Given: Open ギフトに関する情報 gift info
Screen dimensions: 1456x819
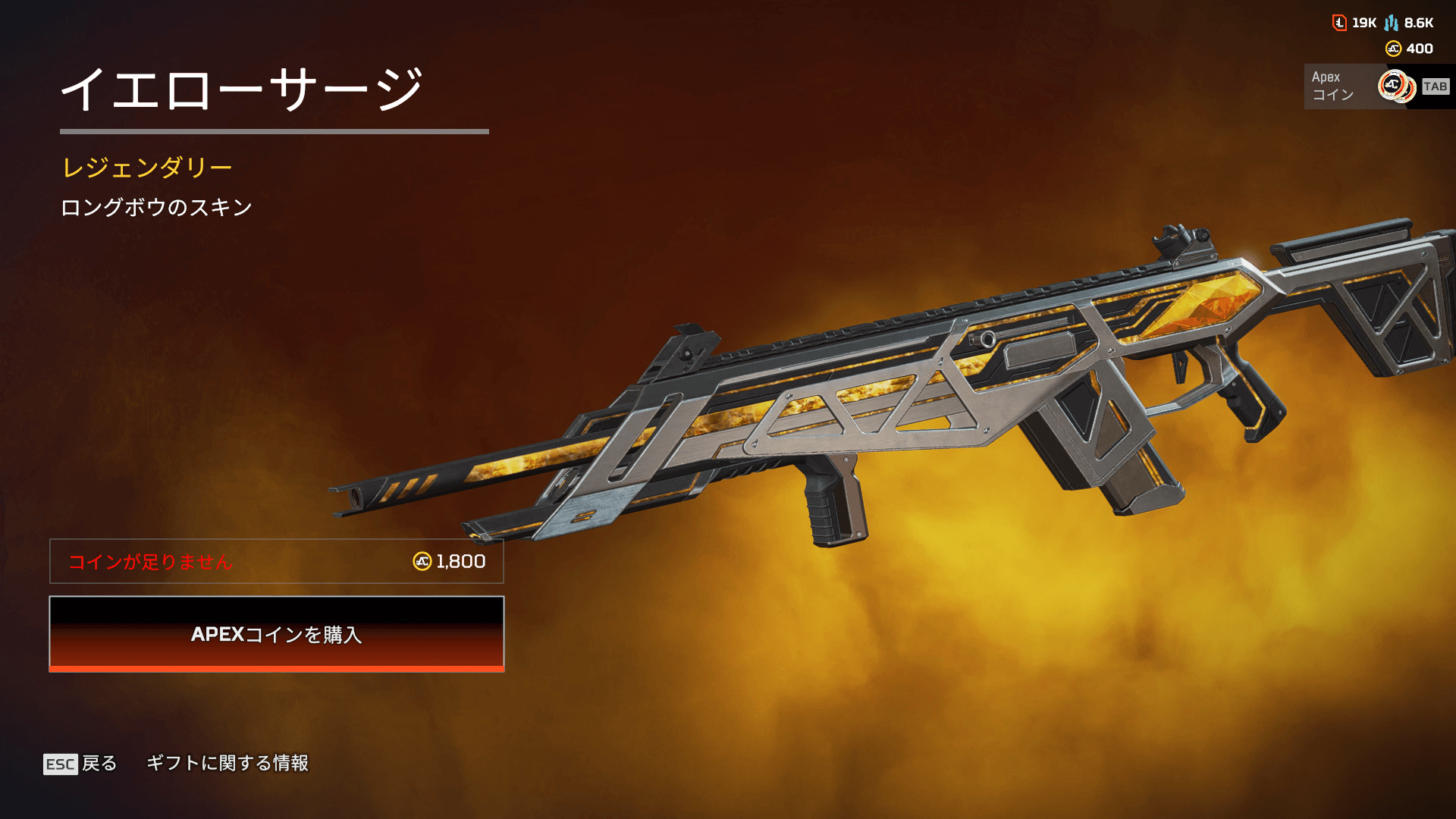Looking at the screenshot, I should [x=227, y=763].
